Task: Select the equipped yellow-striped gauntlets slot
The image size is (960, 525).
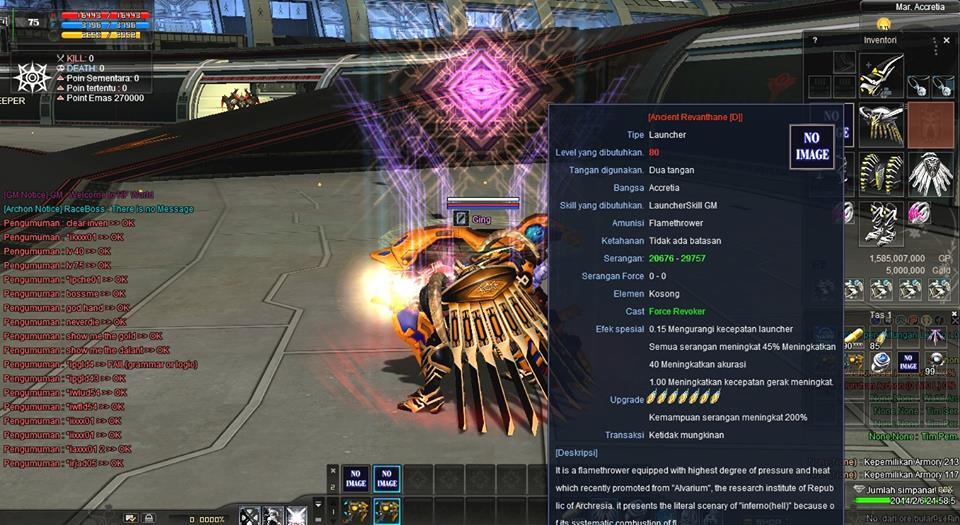Action: pos(881,172)
